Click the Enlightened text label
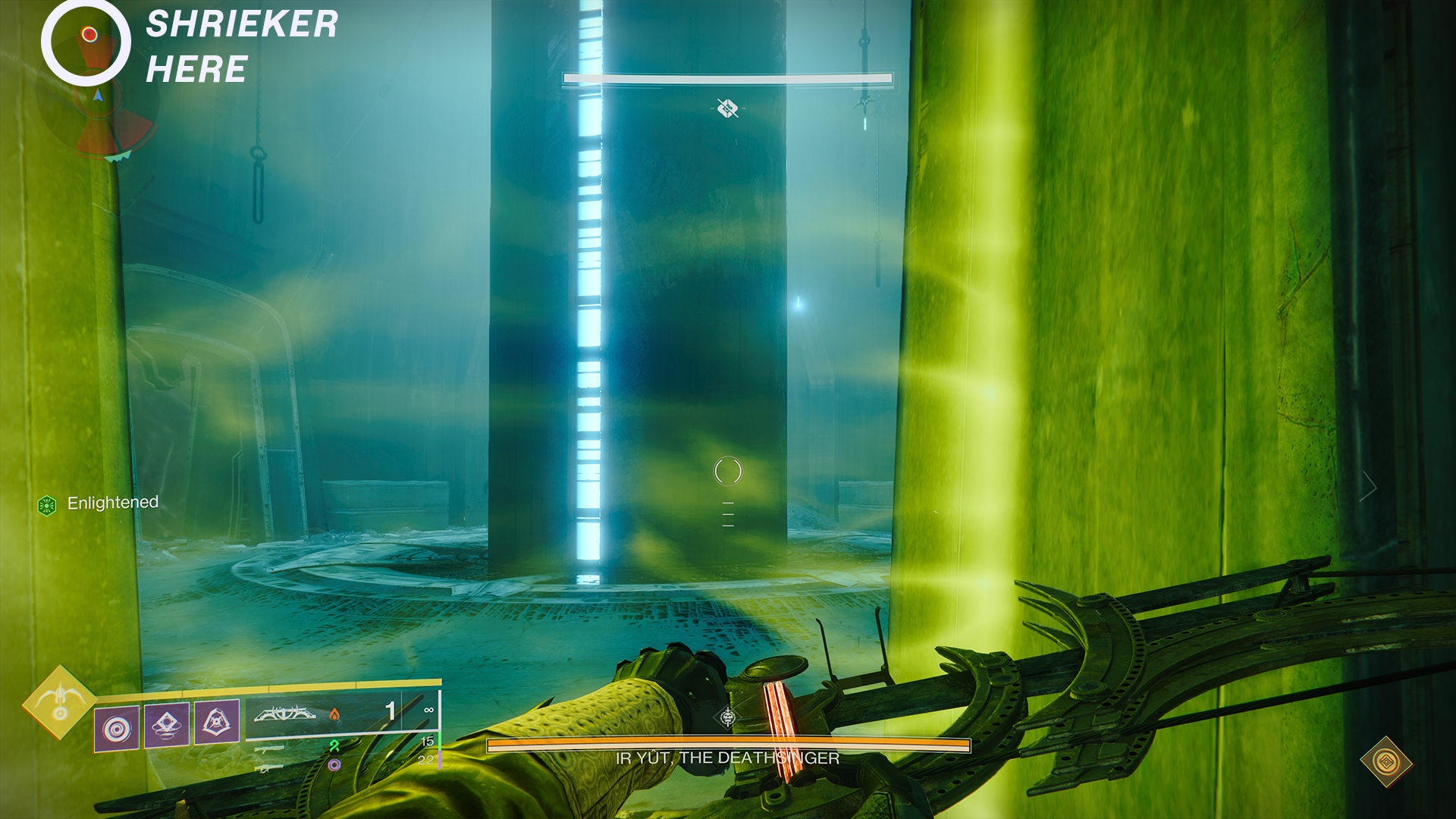The width and height of the screenshot is (1456, 819). 112,502
